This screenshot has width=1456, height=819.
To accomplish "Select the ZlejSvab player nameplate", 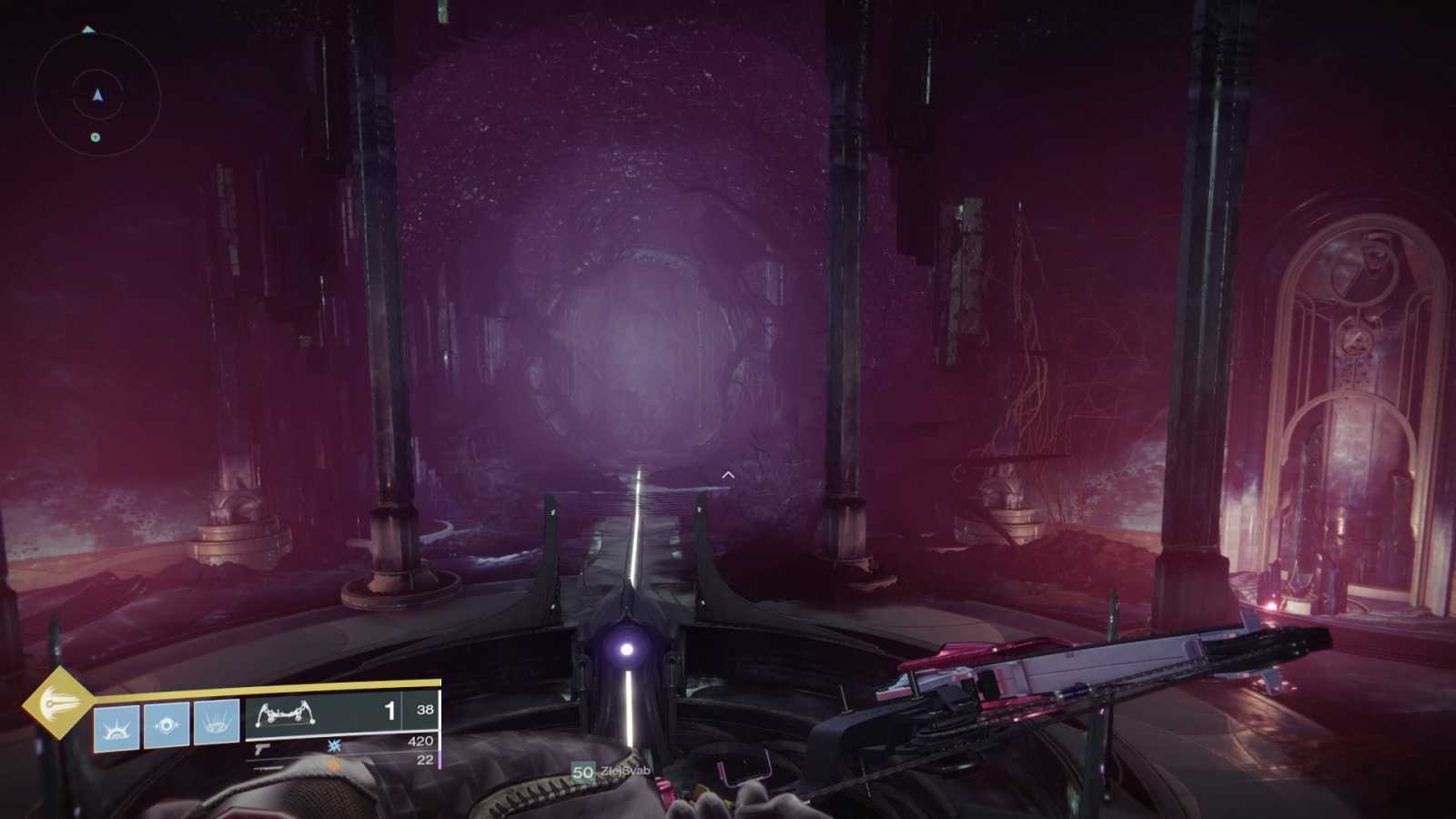I will point(612,772).
